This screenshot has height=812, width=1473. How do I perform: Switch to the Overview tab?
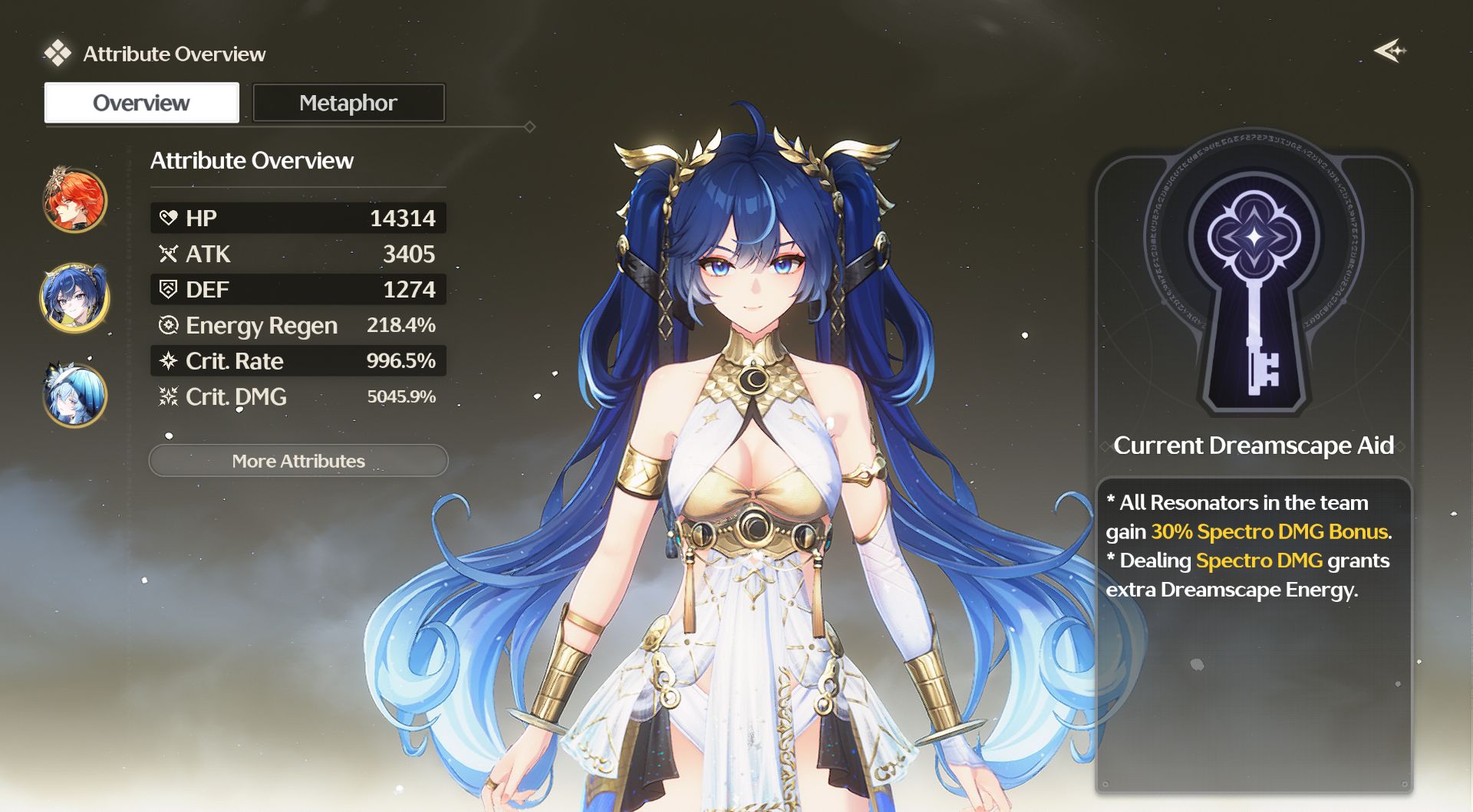tap(142, 103)
